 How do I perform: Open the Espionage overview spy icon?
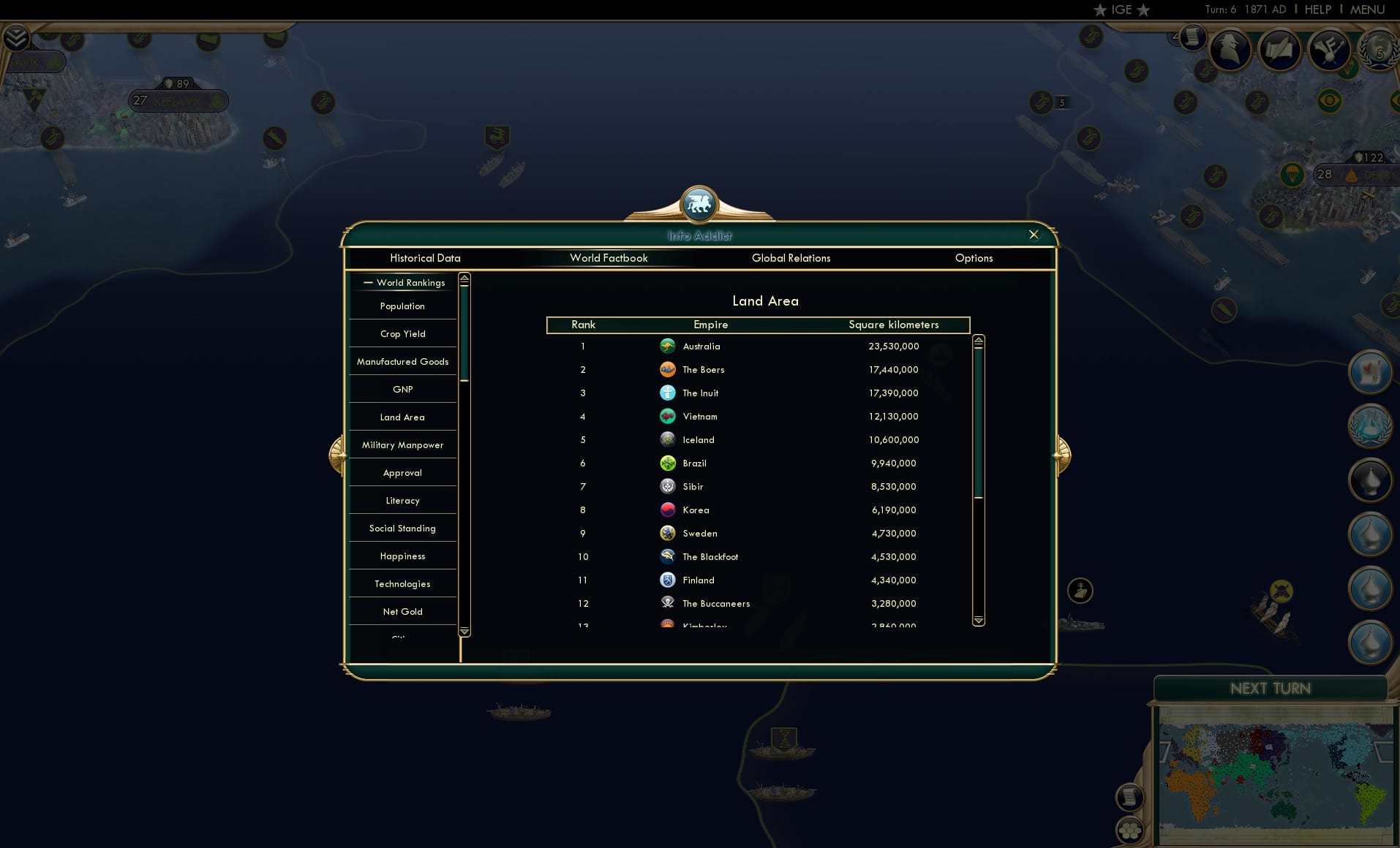coord(1231,49)
